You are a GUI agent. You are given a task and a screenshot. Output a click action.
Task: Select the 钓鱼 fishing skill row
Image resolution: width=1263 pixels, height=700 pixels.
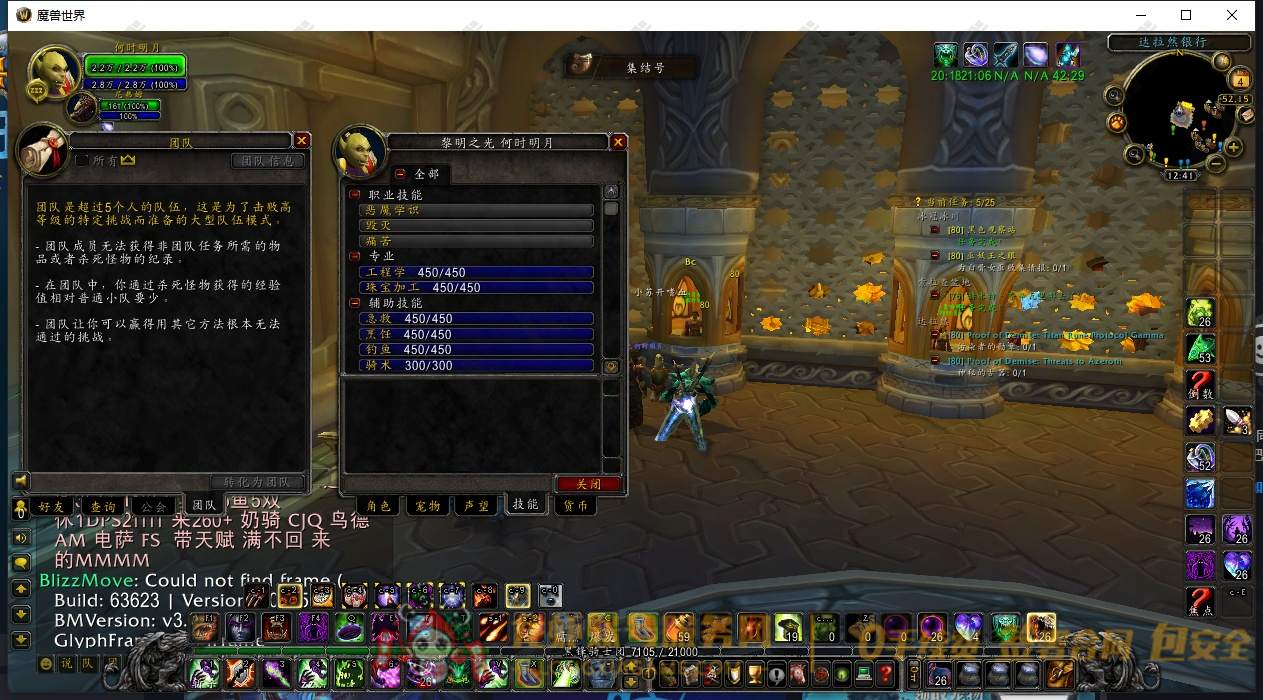(x=476, y=350)
